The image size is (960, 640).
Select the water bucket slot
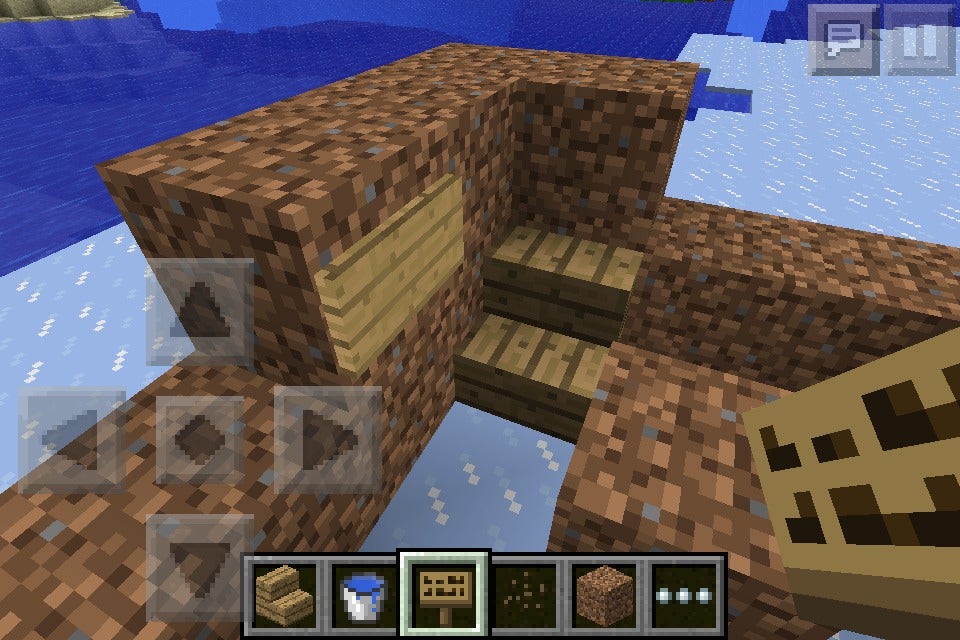click(x=362, y=593)
